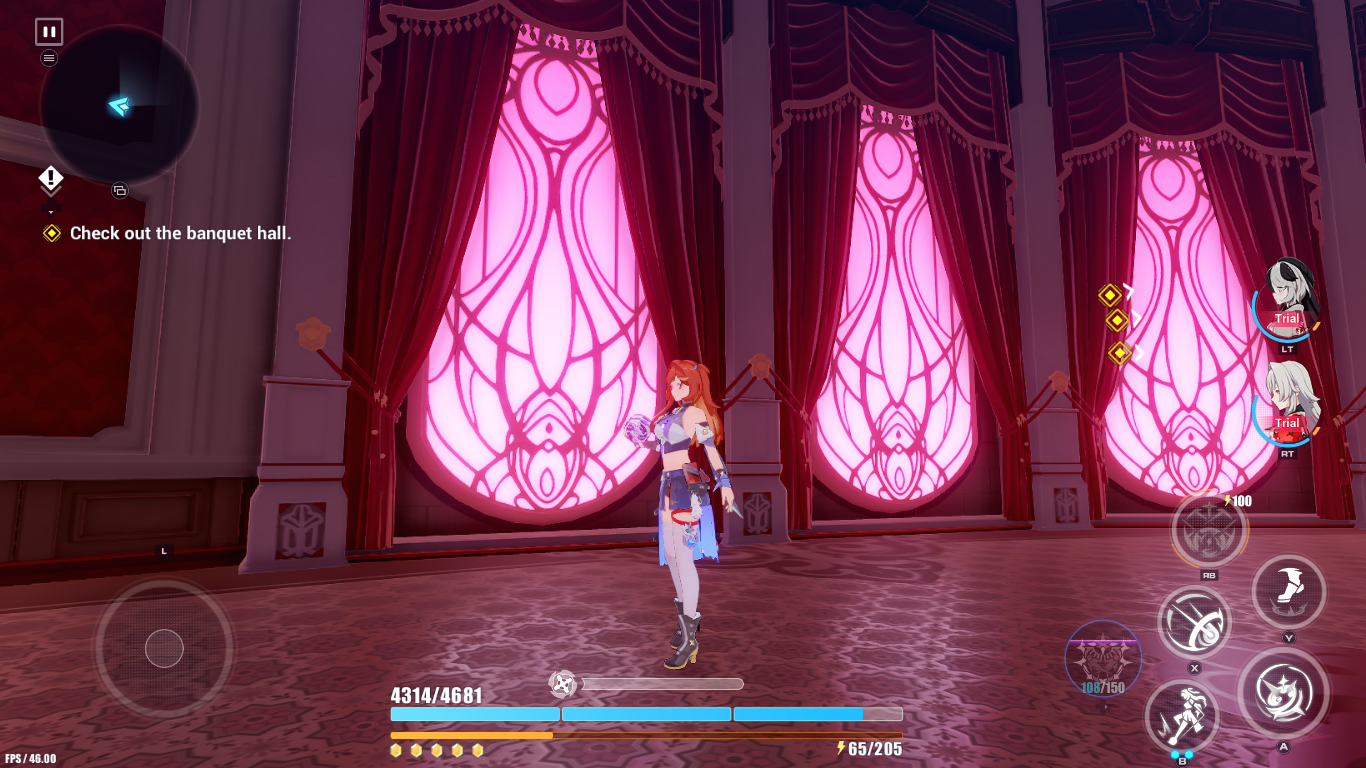Trigger the evasion boot skill marked Y
This screenshot has width=1366, height=768.
(1290, 591)
